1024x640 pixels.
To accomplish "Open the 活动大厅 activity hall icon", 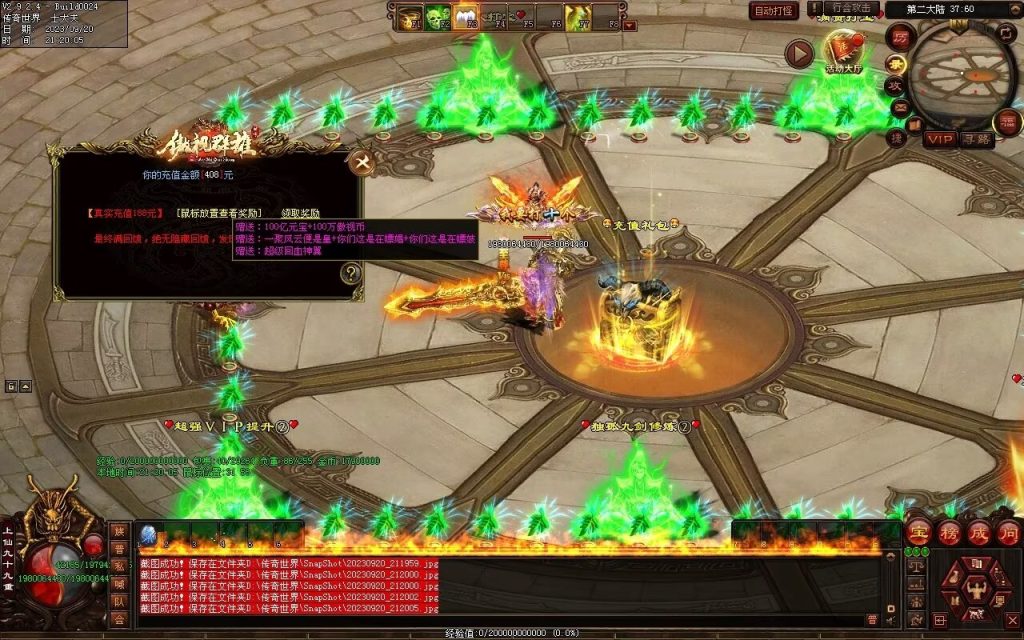I will point(846,51).
